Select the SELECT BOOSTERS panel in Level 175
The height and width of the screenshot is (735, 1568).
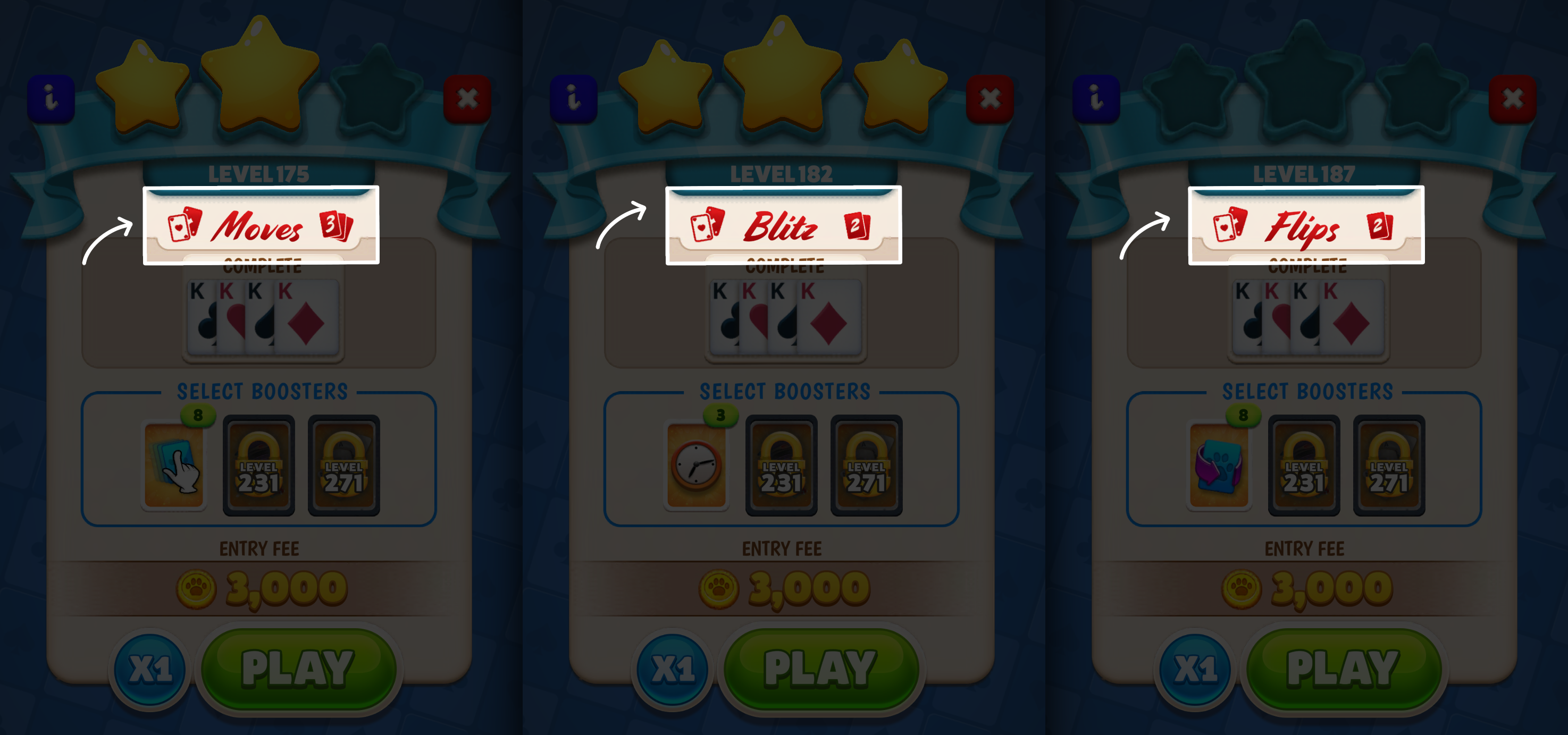pos(261,392)
